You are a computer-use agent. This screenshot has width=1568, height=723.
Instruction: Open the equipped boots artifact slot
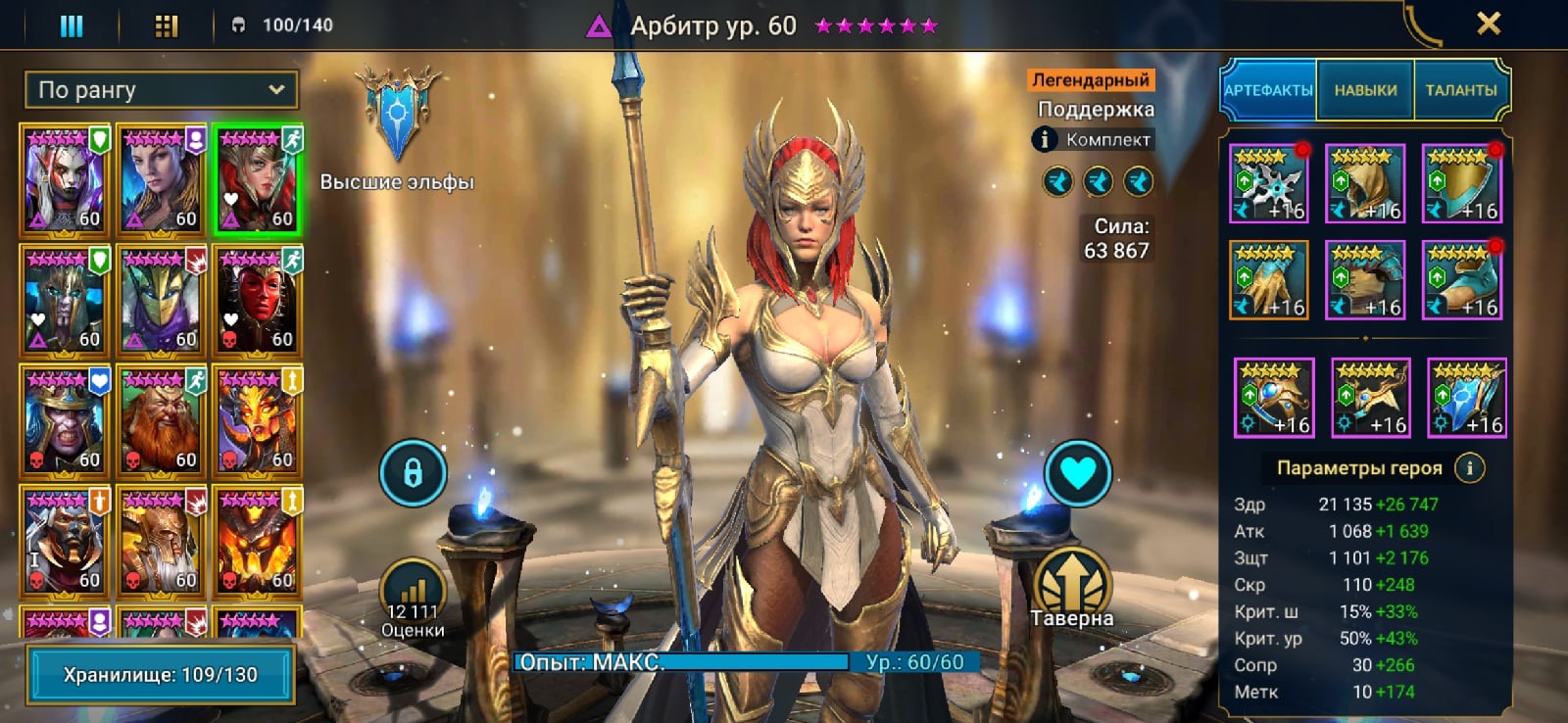coord(1461,281)
